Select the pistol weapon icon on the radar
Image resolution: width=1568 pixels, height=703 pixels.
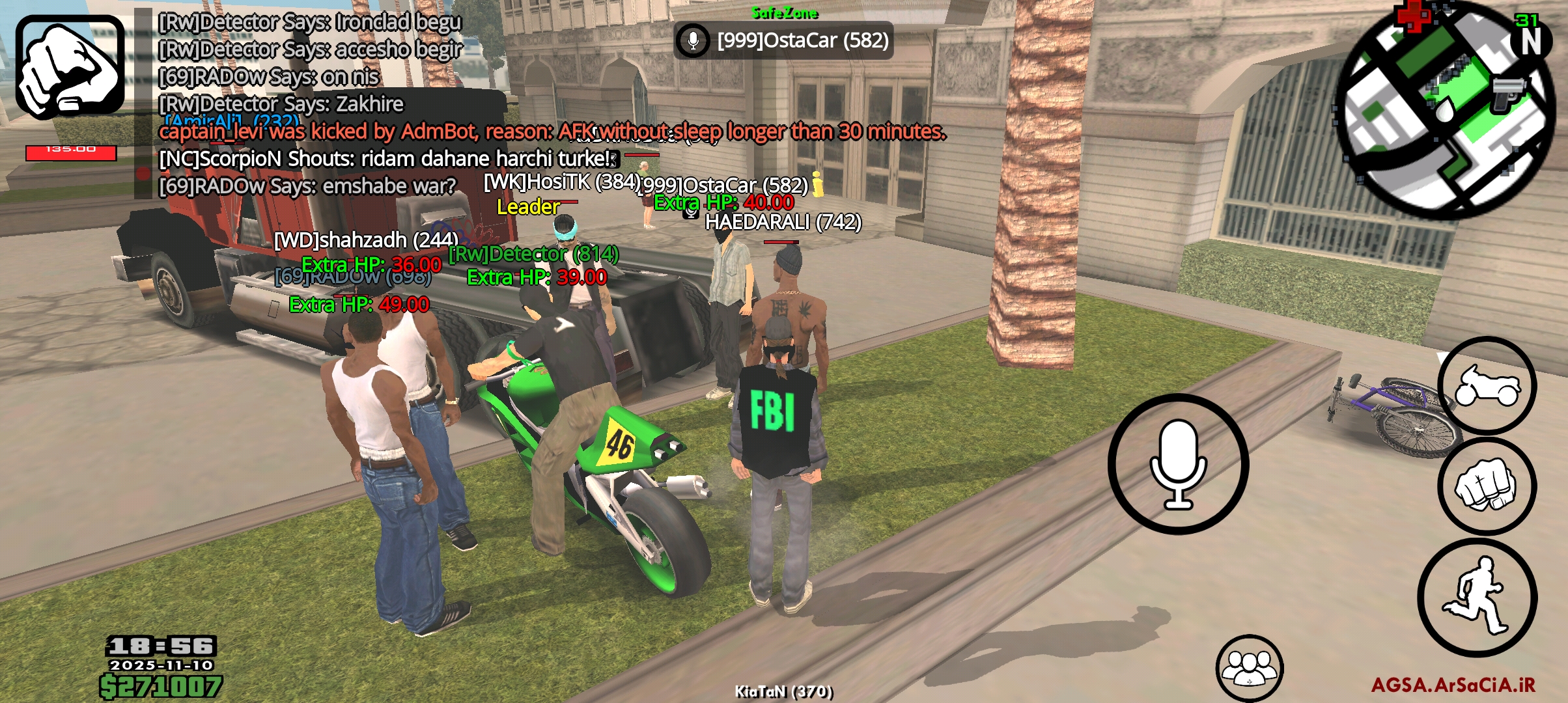click(1509, 91)
